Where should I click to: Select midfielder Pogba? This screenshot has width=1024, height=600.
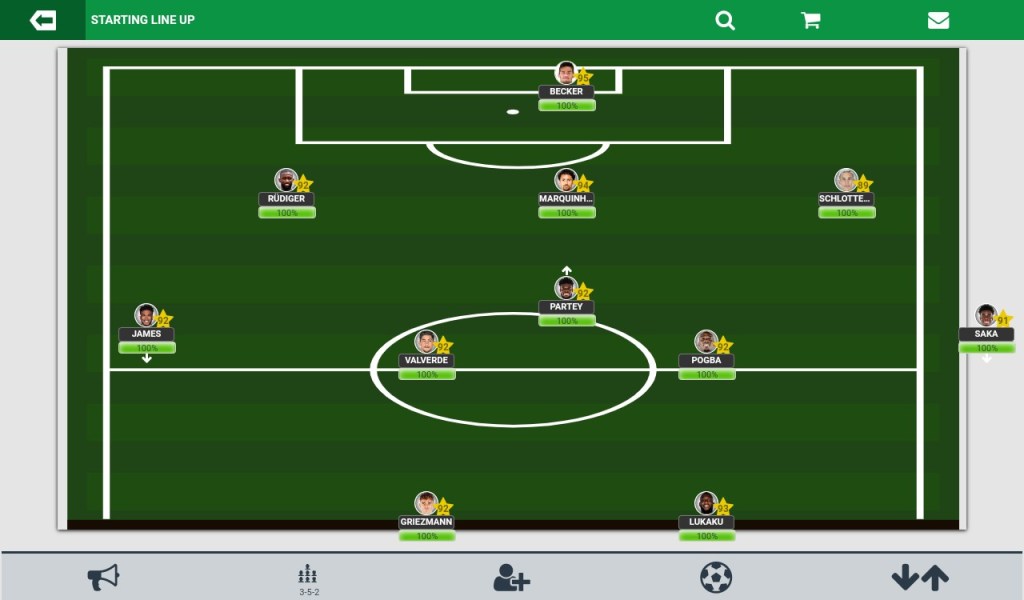(707, 343)
